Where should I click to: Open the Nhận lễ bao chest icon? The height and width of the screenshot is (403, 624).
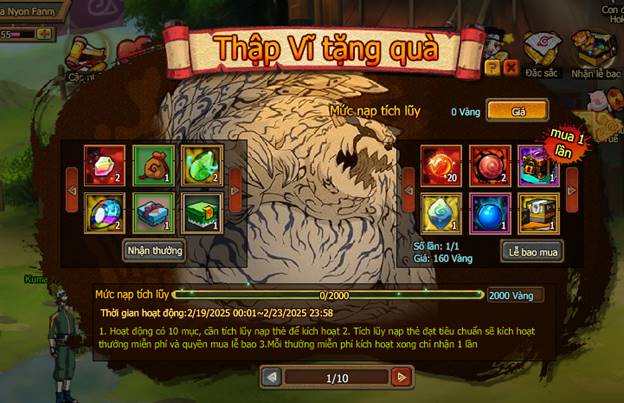click(x=595, y=50)
